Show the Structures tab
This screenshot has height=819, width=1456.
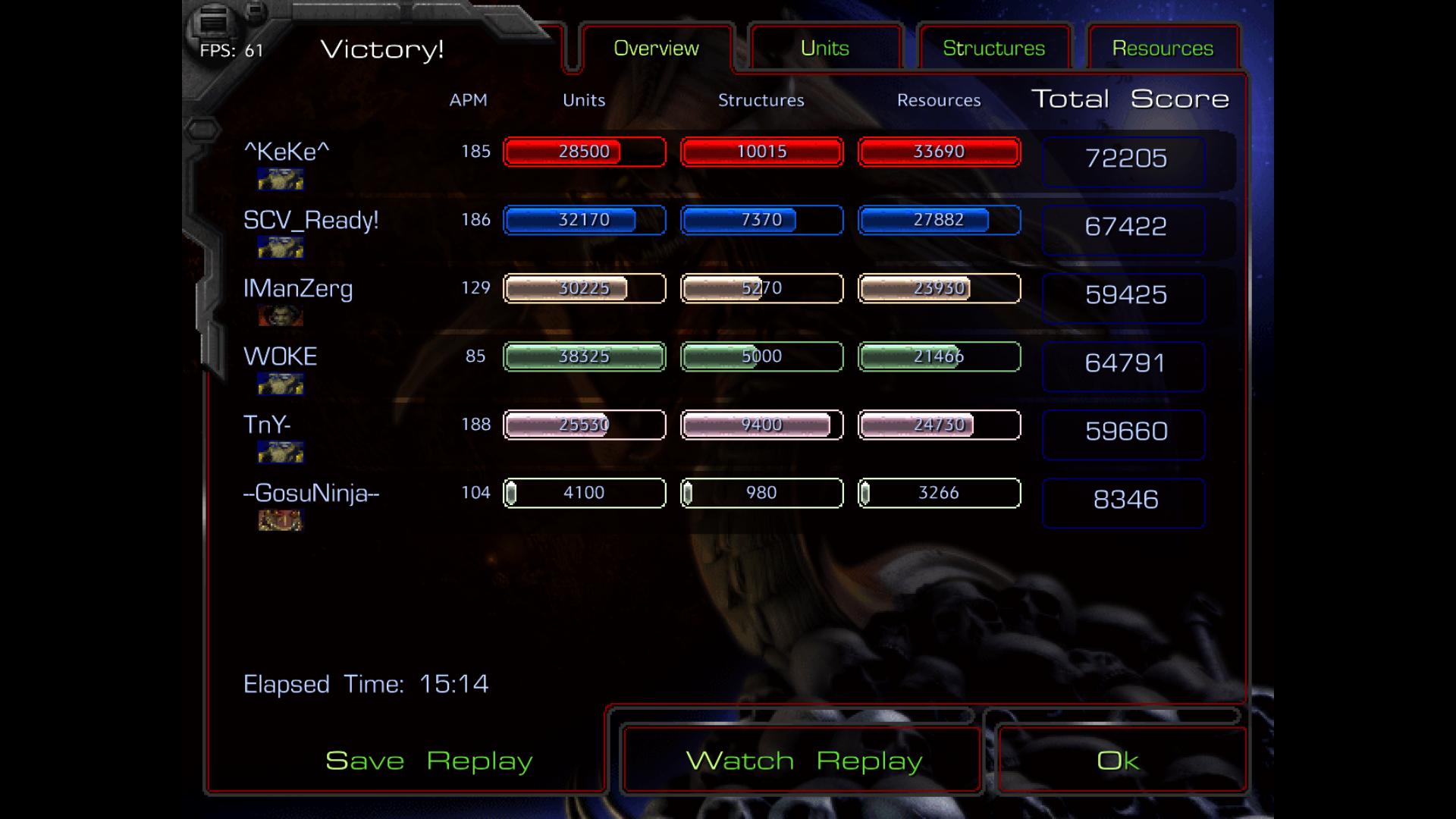pos(993,49)
